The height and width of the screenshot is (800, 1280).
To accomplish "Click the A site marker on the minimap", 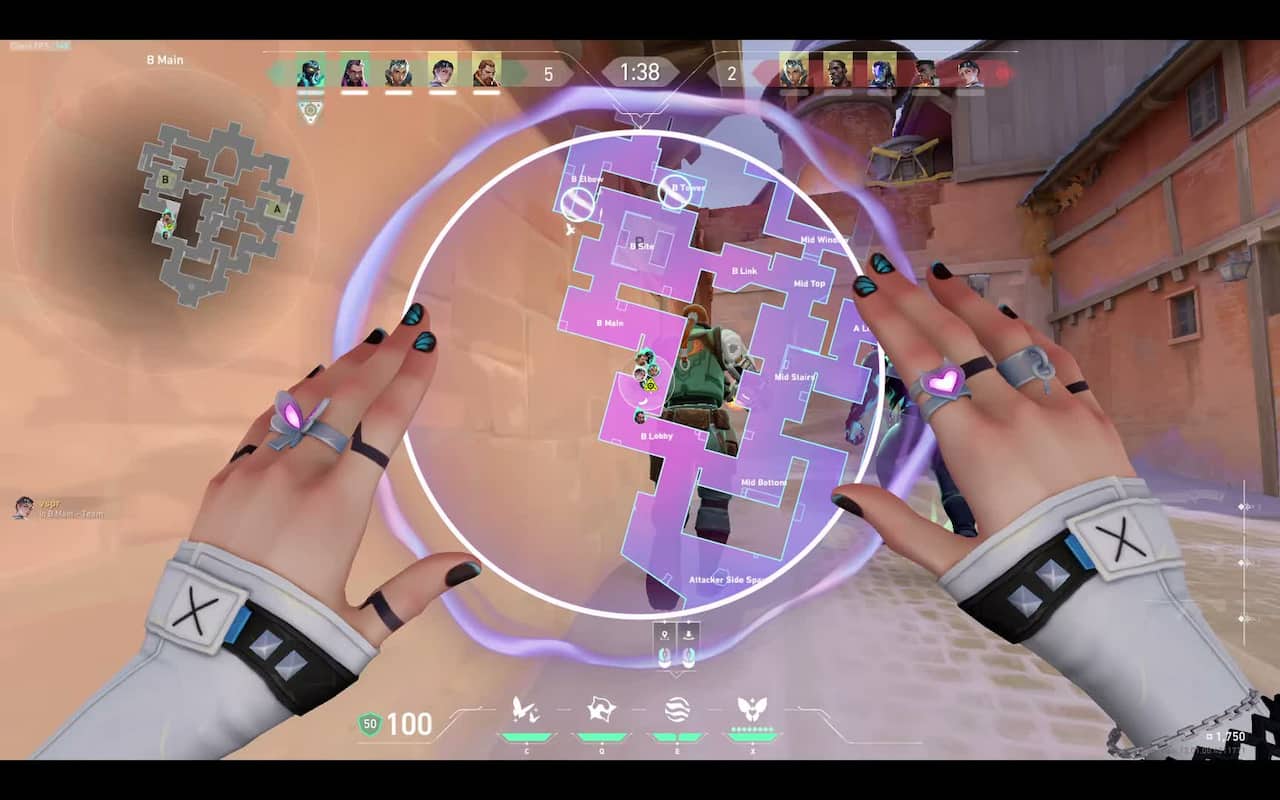I will (276, 208).
